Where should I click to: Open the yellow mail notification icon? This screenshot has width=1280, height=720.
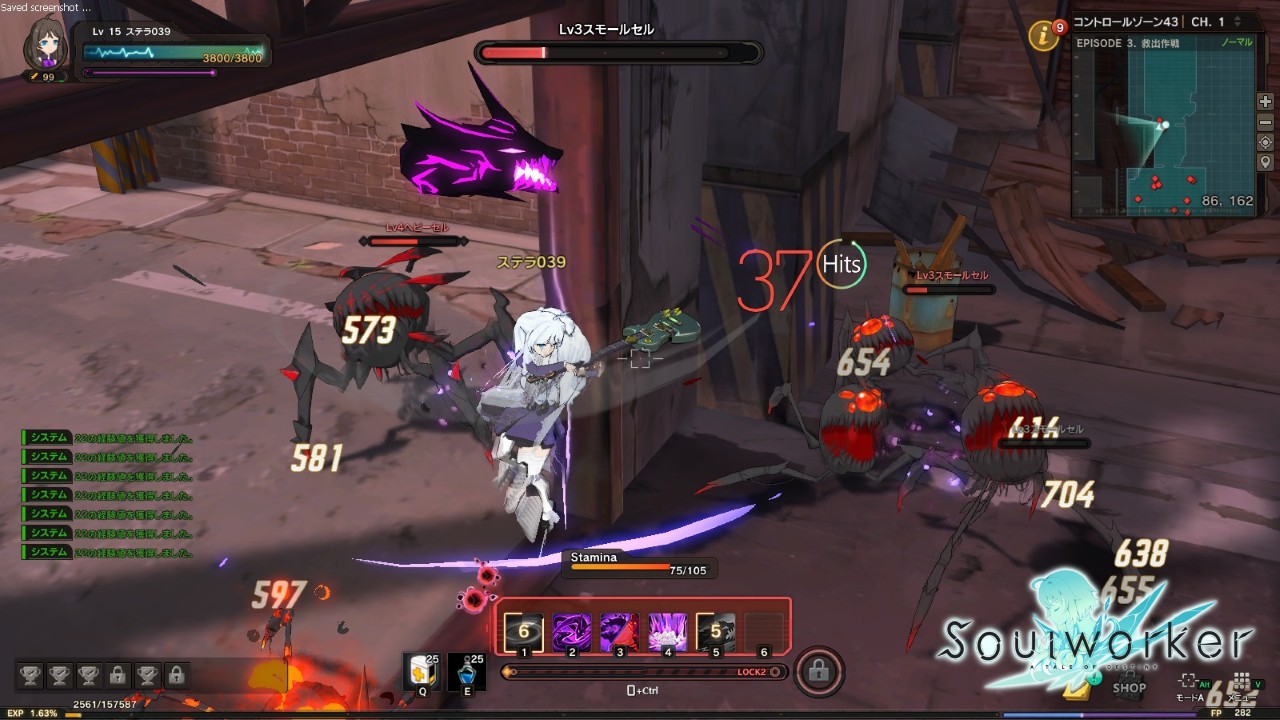(x=1077, y=692)
